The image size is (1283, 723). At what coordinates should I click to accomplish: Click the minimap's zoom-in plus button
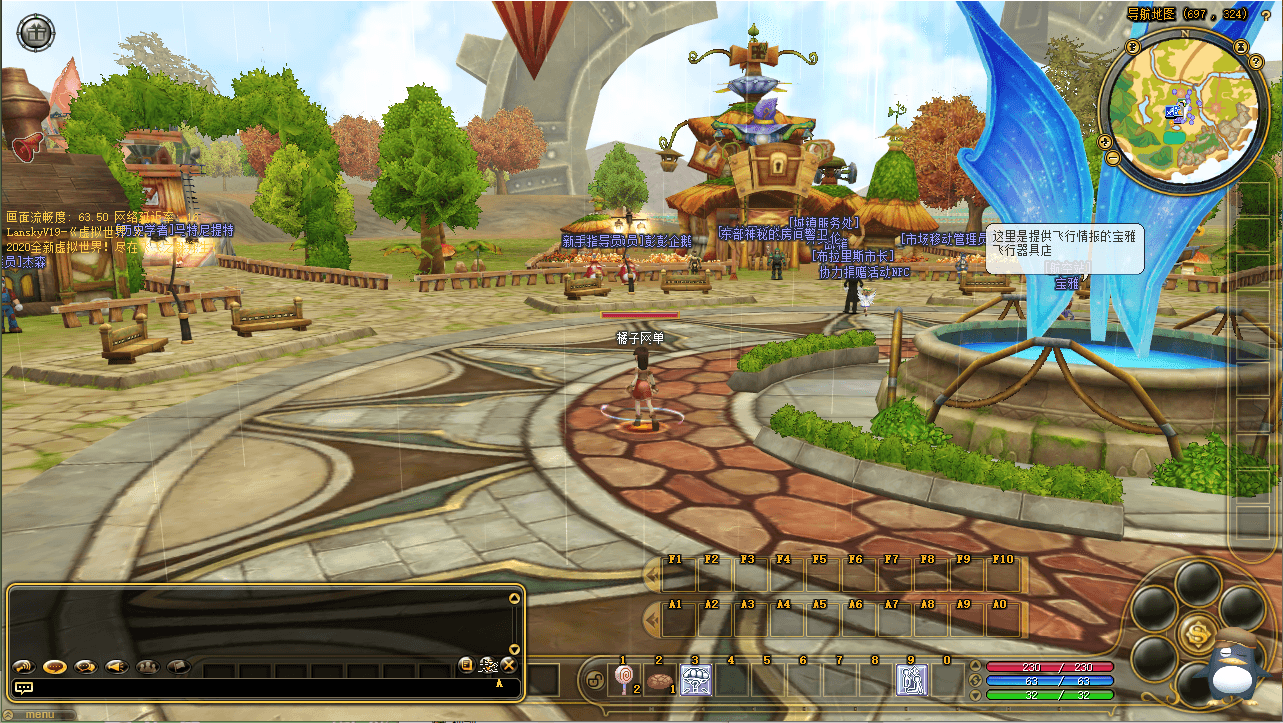click(1104, 140)
